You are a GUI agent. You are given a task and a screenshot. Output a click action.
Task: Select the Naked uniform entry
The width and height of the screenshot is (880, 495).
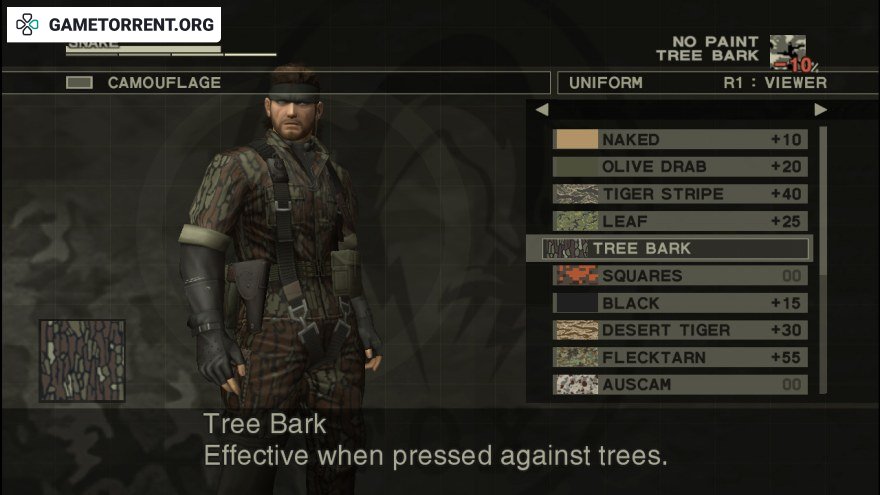pos(680,140)
